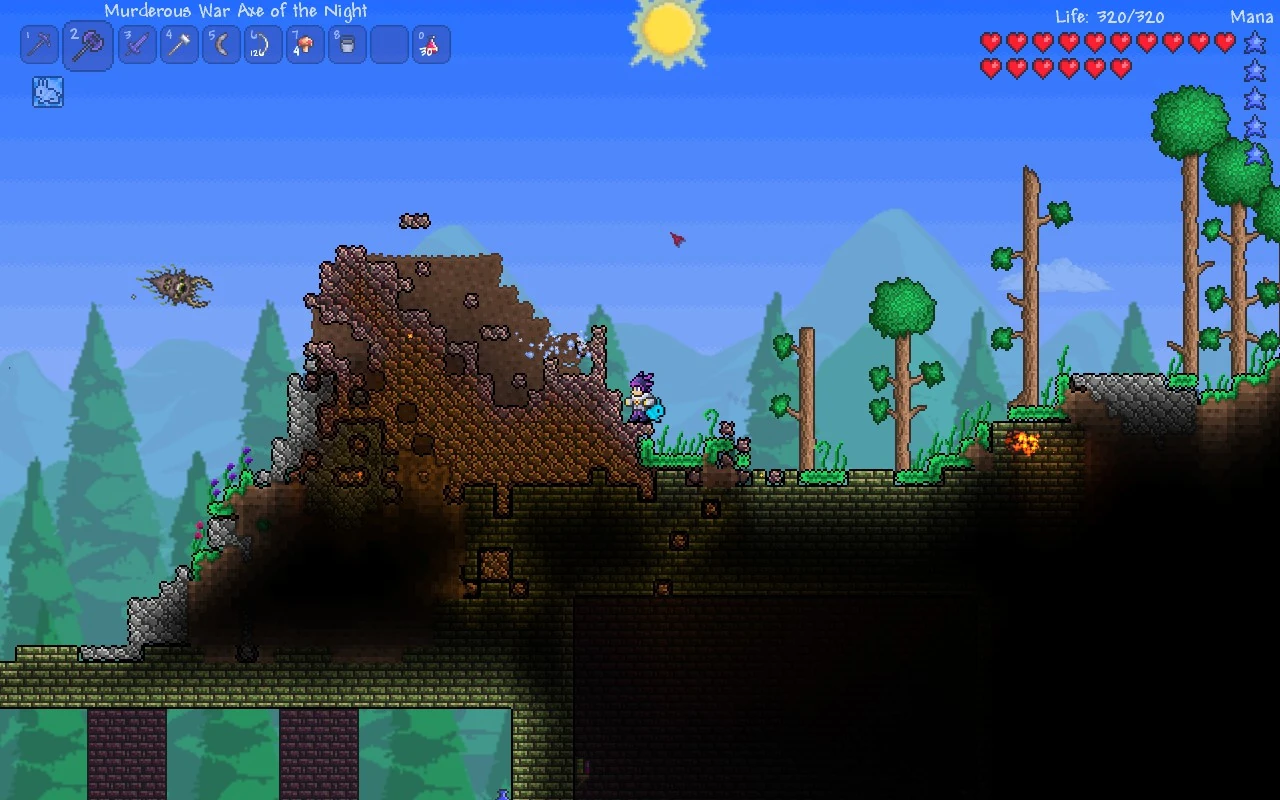Viewport: 1280px width, 800px height.
Task: Select the hammer in hotbar slot 4
Action: [178, 44]
